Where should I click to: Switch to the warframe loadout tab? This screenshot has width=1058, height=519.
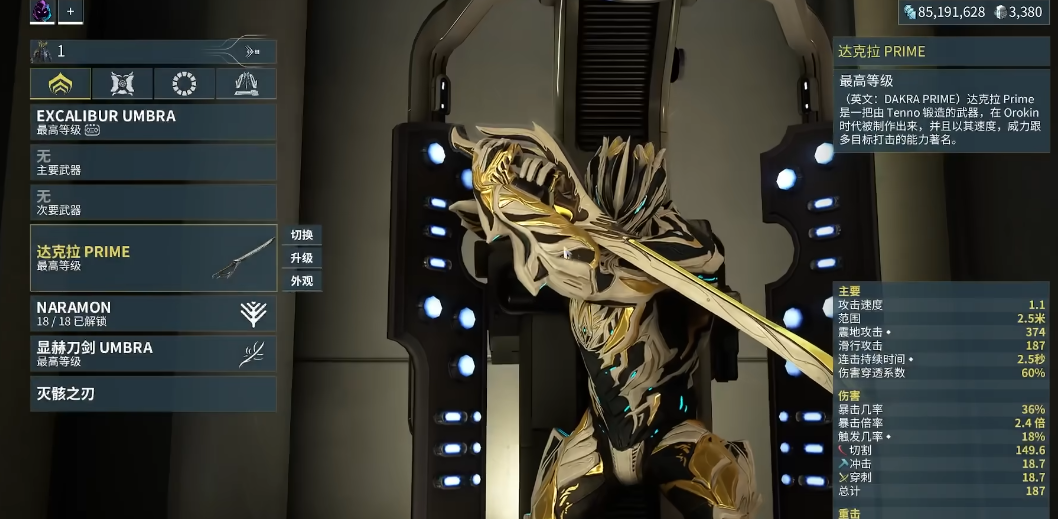pyautogui.click(x=61, y=84)
